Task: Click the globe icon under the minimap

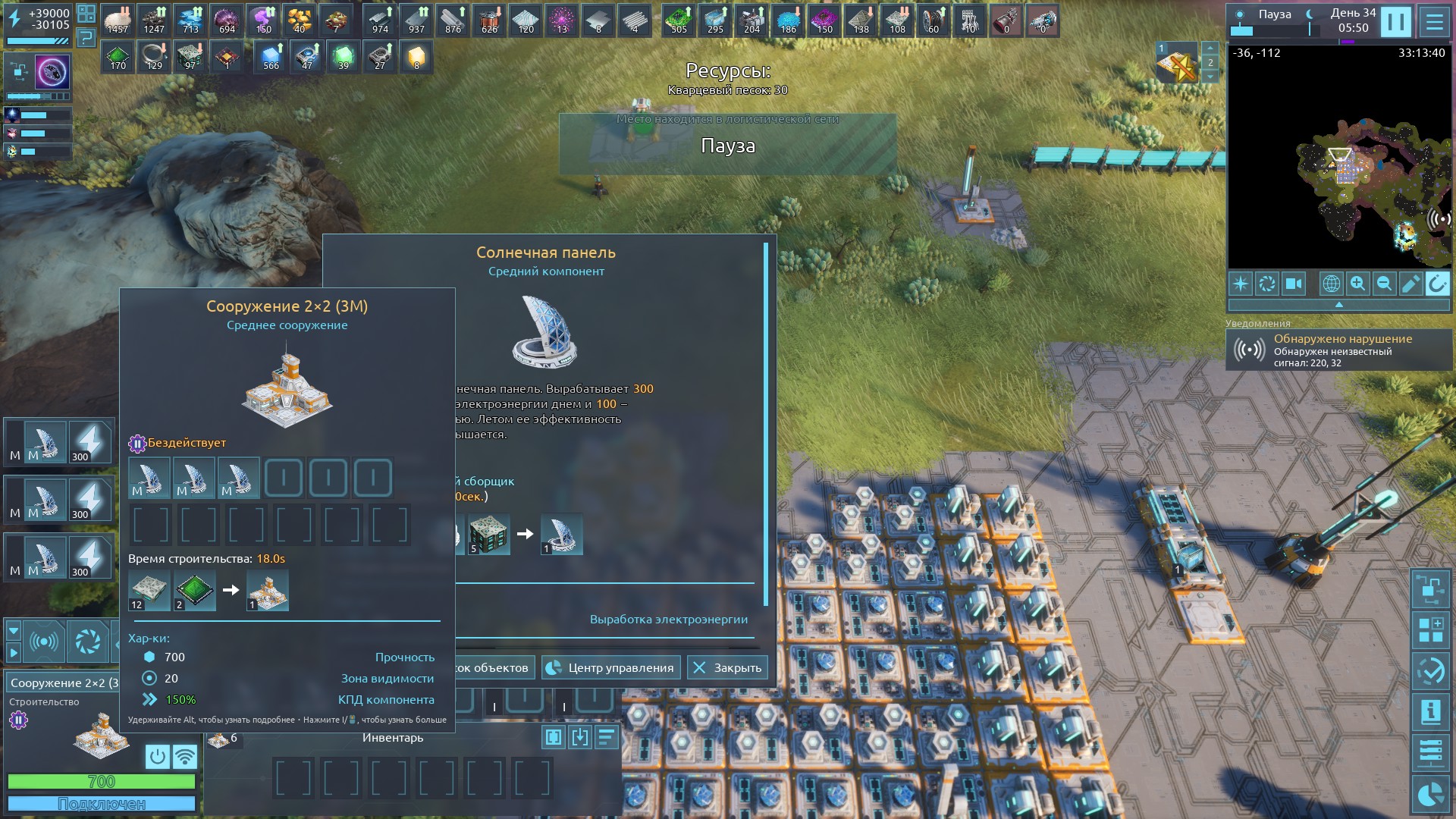Action: (x=1331, y=284)
